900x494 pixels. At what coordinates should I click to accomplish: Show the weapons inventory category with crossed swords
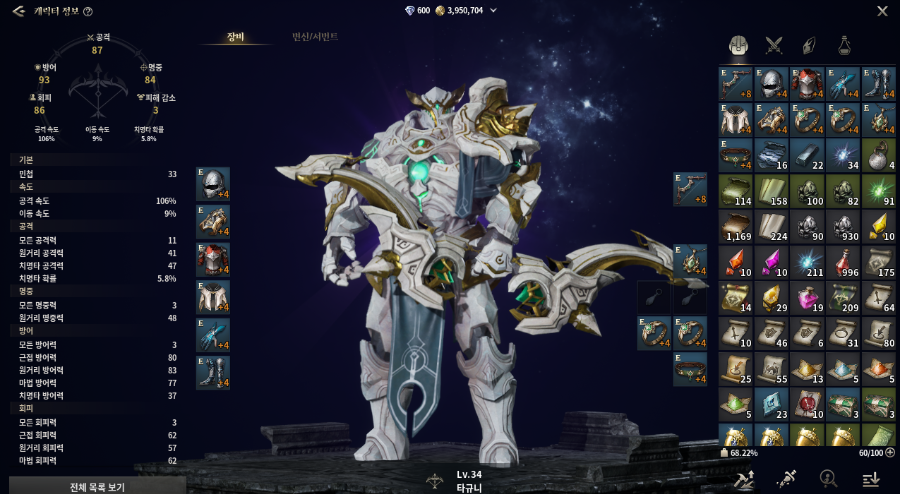[x=773, y=44]
